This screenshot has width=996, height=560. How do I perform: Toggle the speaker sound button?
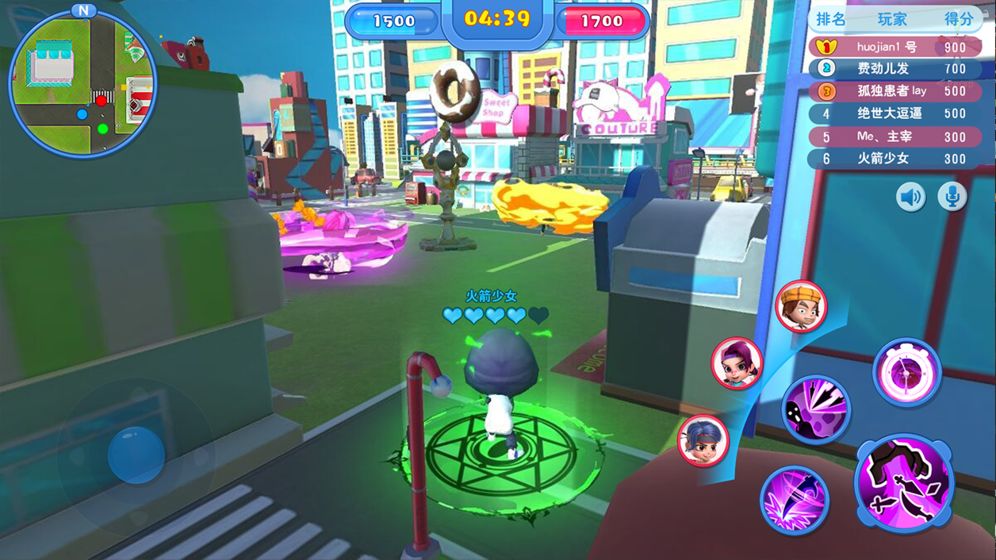click(x=910, y=197)
